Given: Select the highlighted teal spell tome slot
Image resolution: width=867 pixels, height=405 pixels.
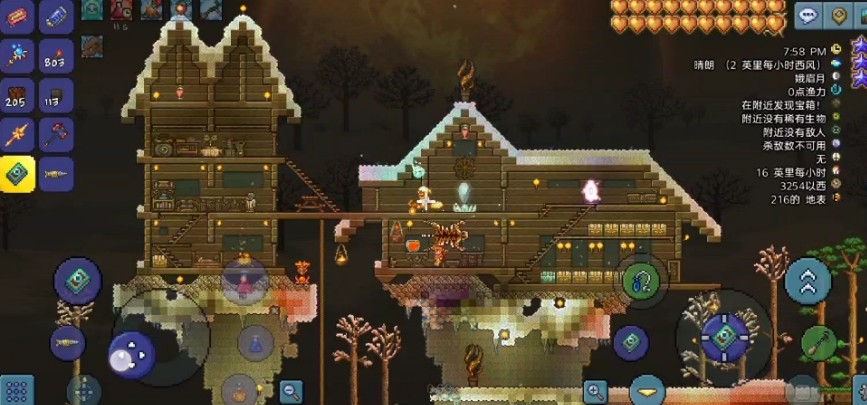Looking at the screenshot, I should pos(17,173).
